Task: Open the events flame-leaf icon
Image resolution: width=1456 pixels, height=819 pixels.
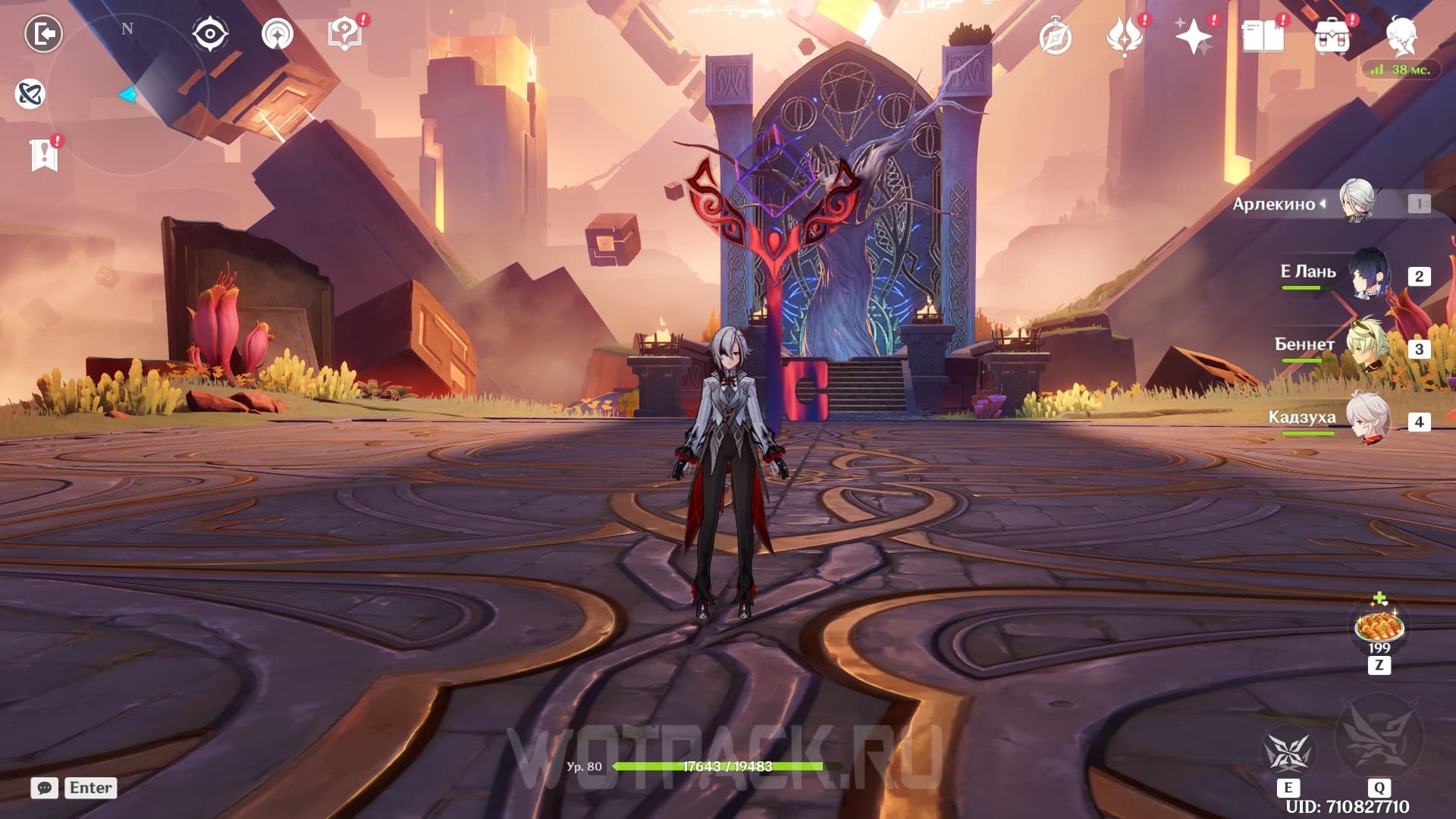Action: tap(1124, 37)
